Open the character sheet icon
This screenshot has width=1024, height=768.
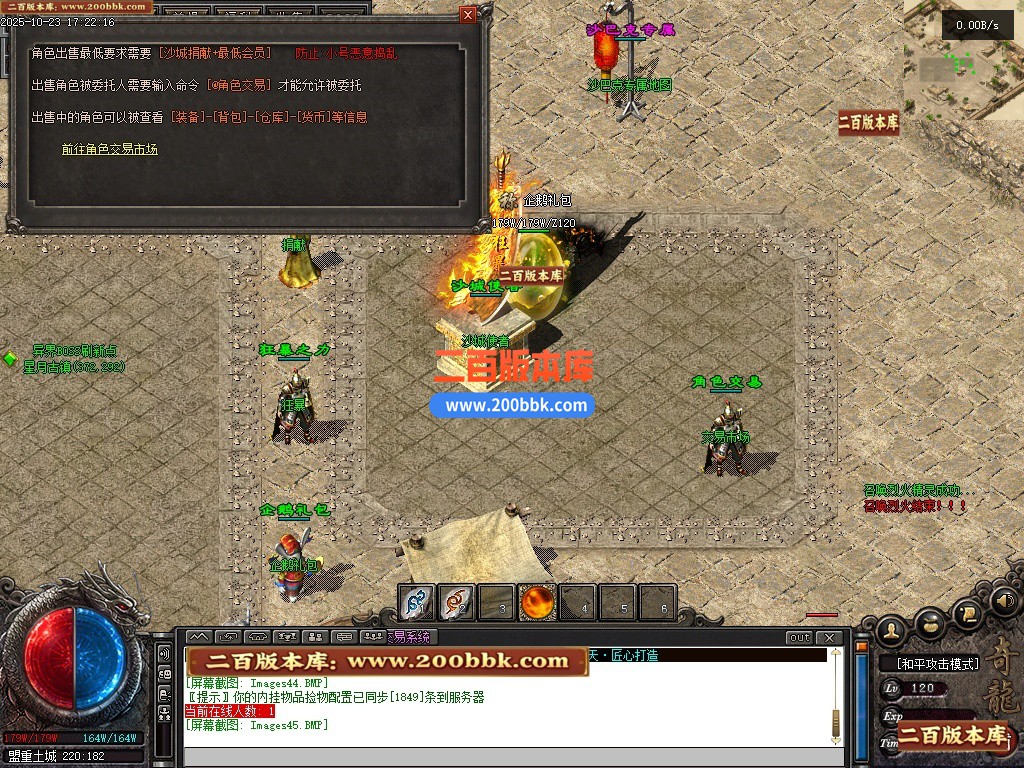pos(891,629)
